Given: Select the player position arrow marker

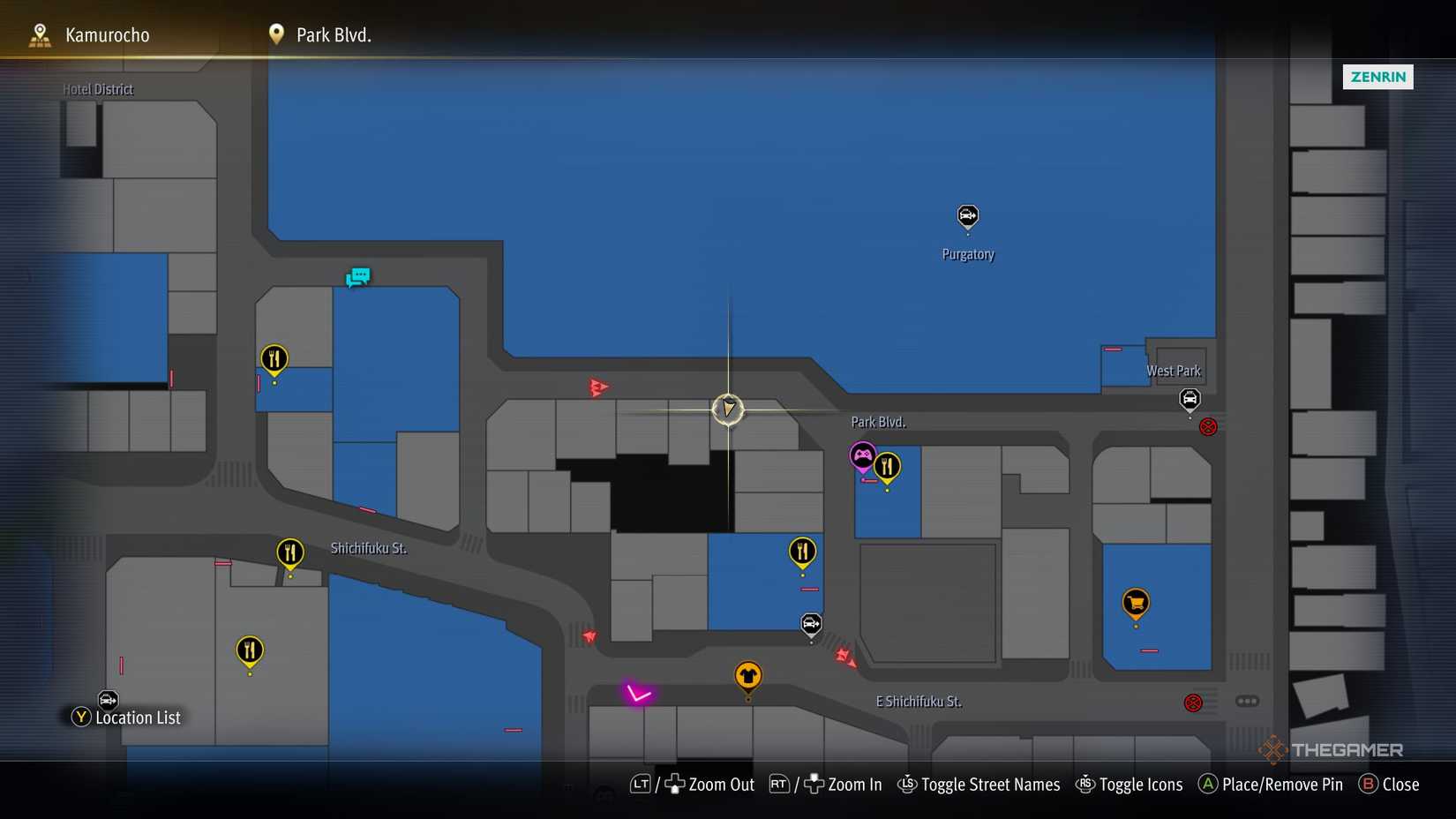Looking at the screenshot, I should (728, 409).
